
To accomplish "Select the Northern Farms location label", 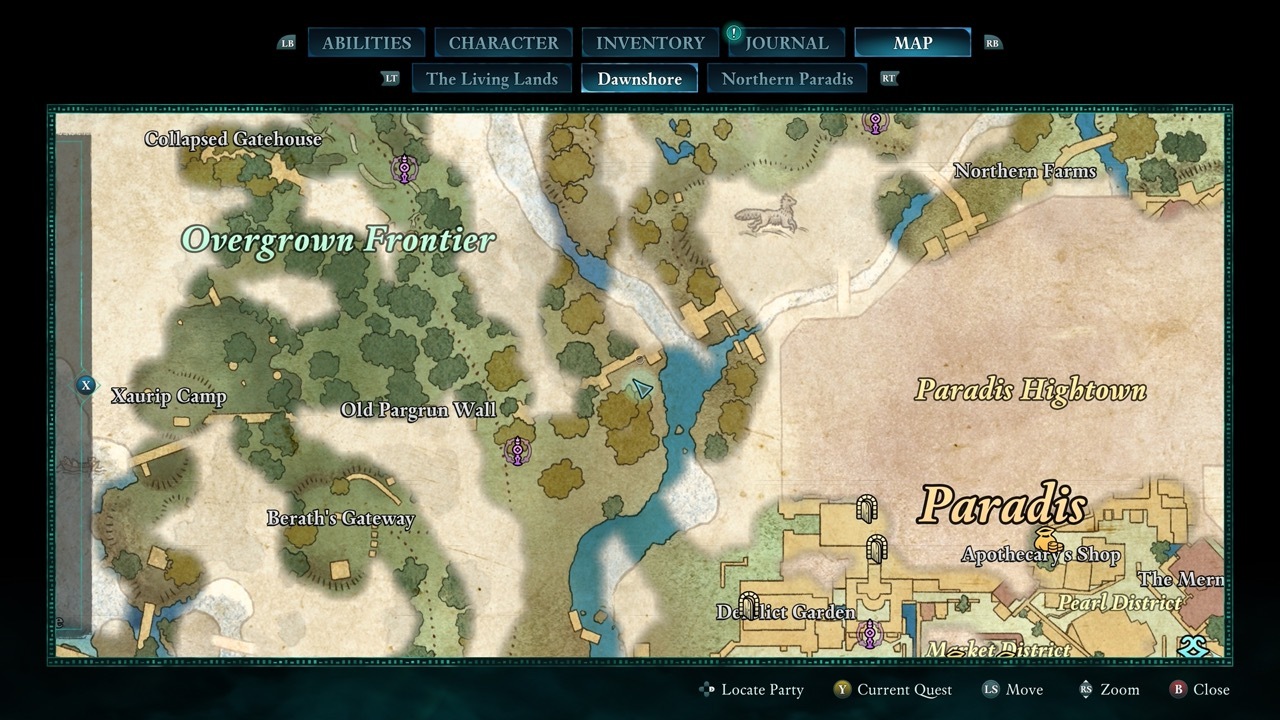I will pos(1024,171).
